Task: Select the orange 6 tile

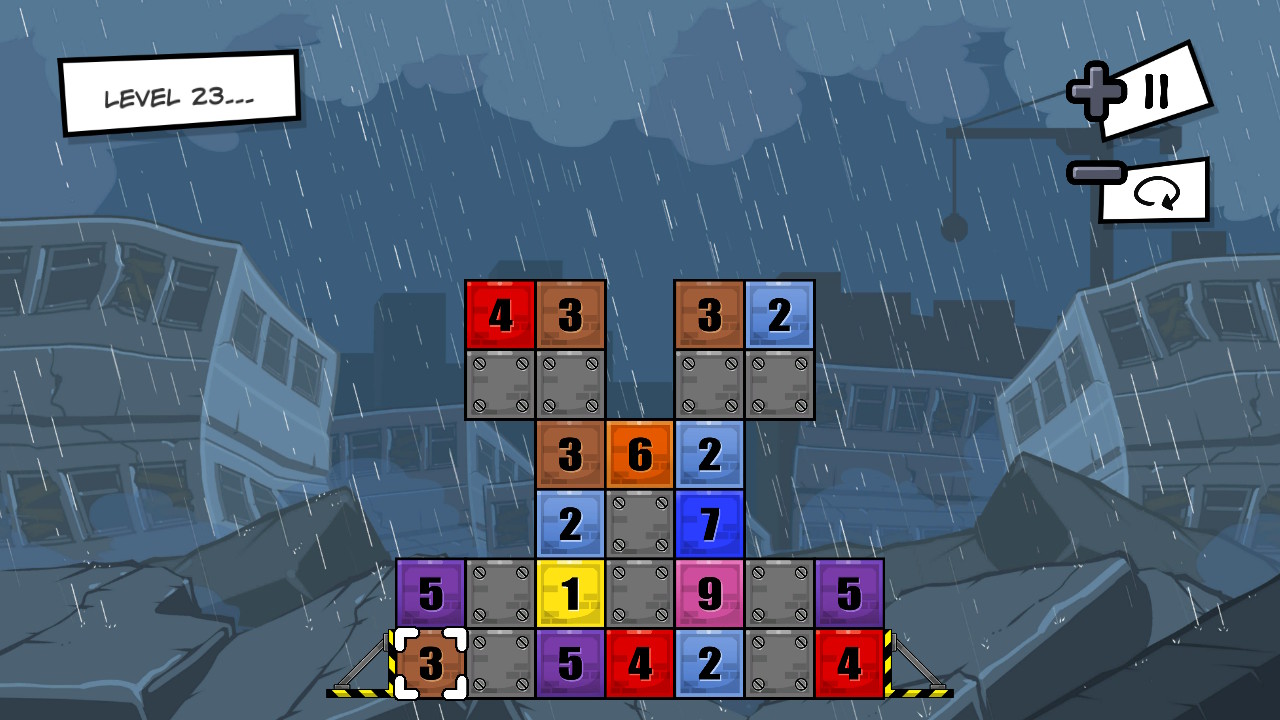Action: 639,455
